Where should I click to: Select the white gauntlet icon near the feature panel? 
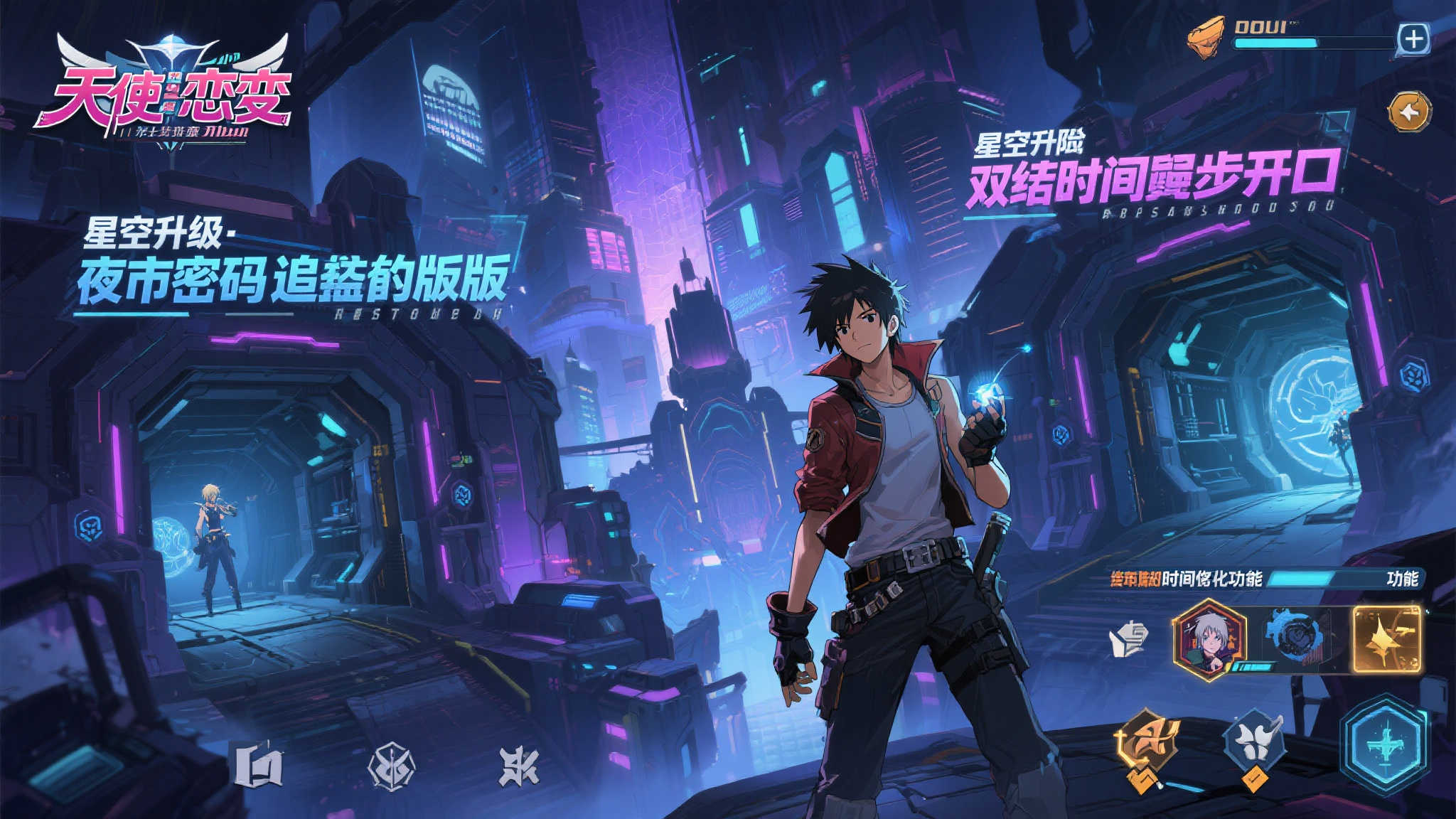pyautogui.click(x=1130, y=638)
